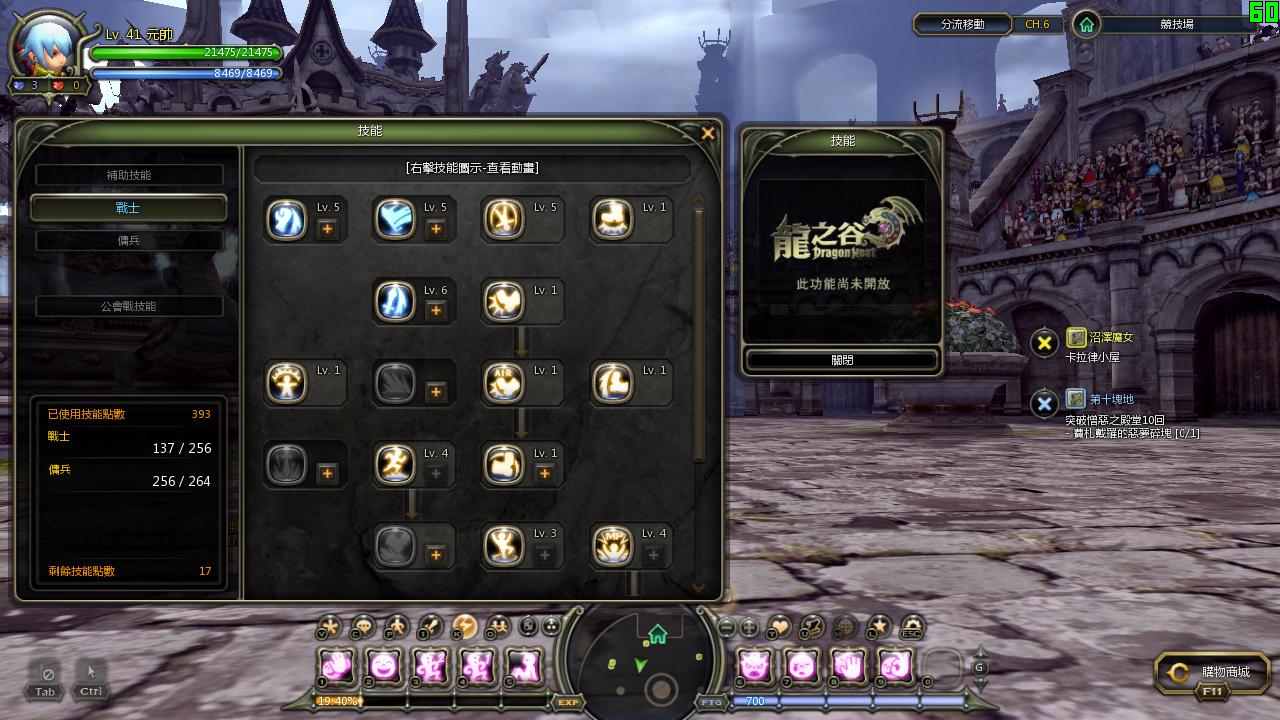
Task: Switch to the 補助技能 tab
Action: pos(129,175)
